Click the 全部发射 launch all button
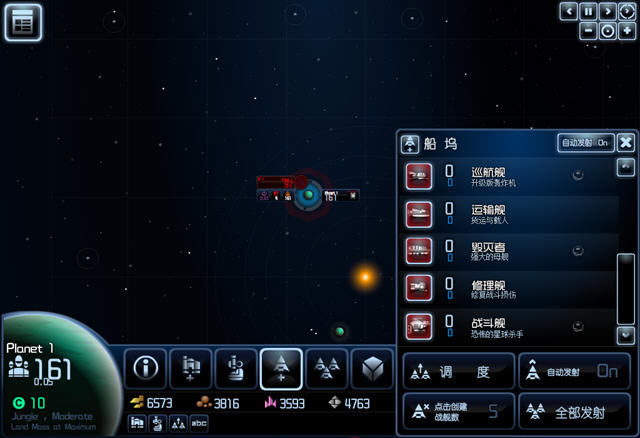The height and width of the screenshot is (438, 640). click(574, 410)
